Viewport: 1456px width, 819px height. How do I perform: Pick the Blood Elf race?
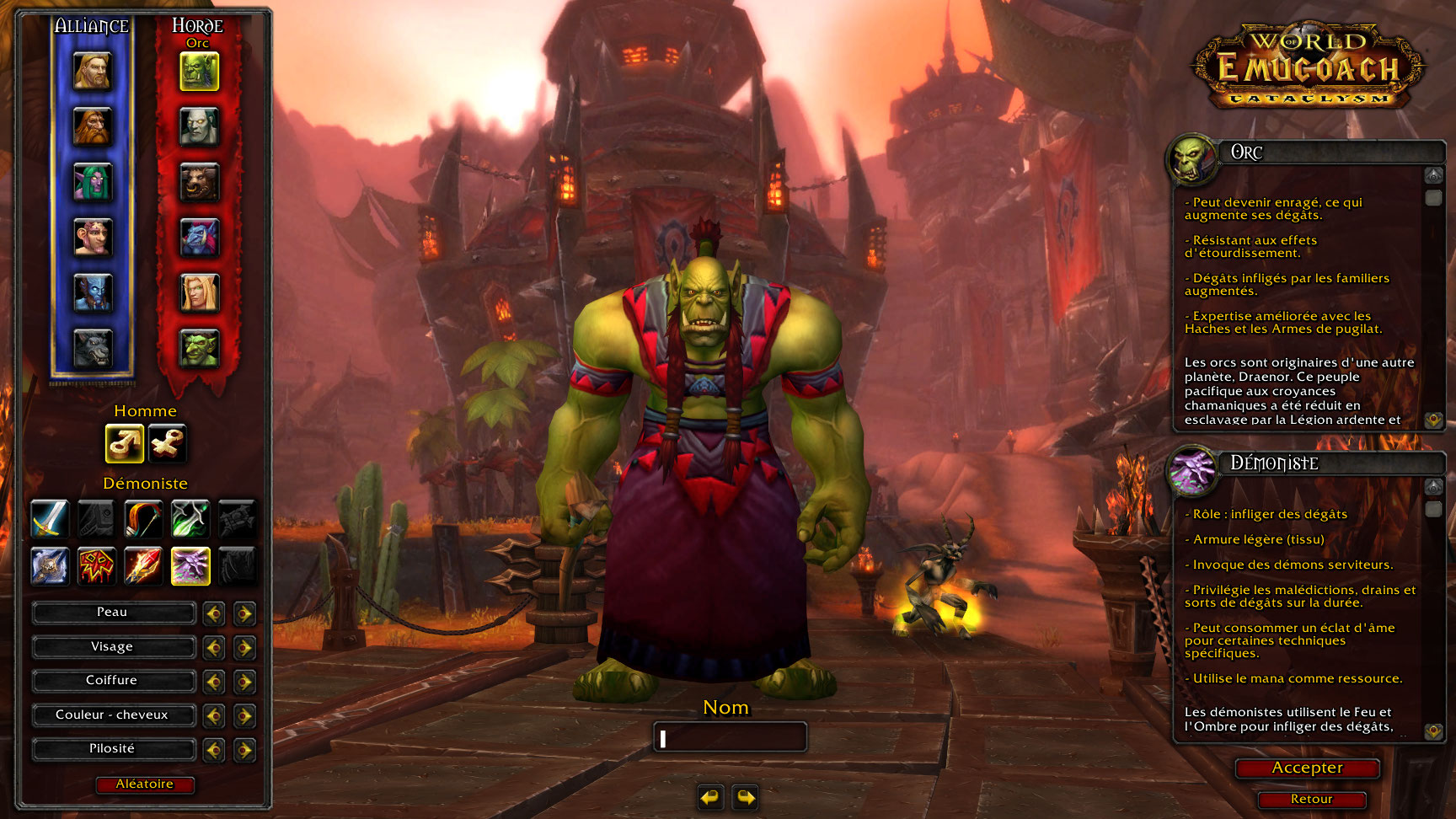click(x=199, y=293)
